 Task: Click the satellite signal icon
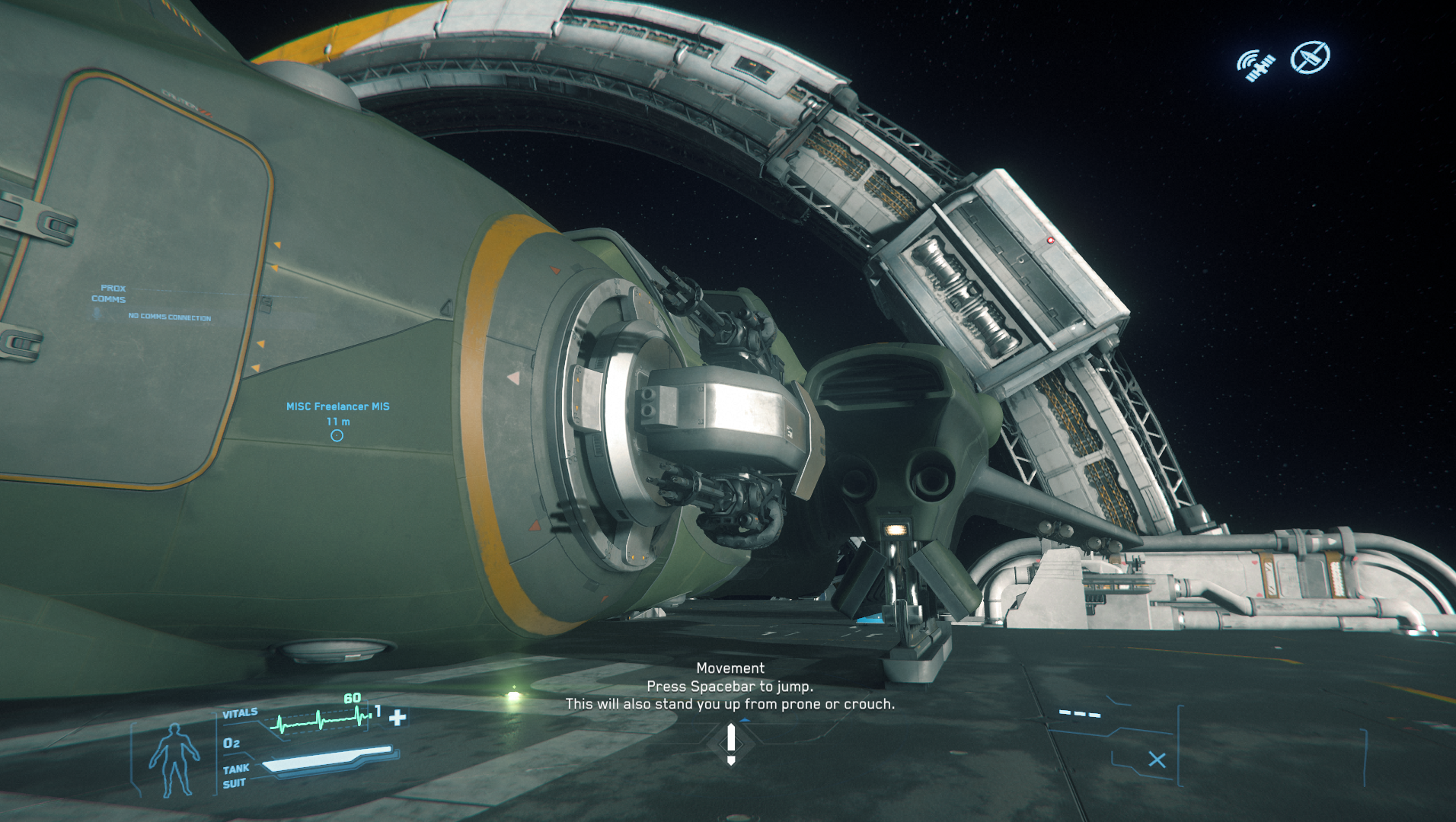1256,65
